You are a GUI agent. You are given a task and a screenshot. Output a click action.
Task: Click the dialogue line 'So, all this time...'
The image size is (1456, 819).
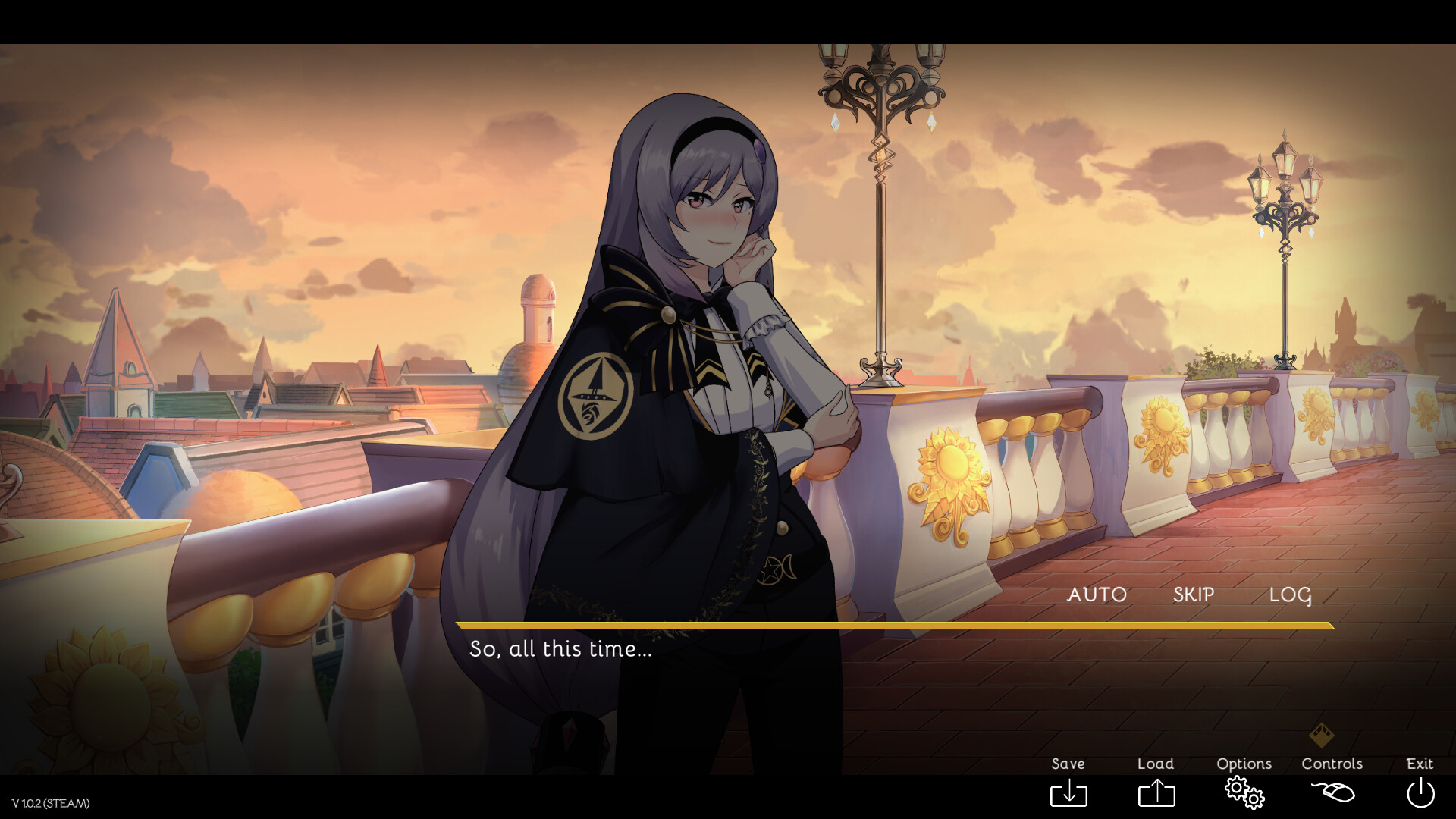pos(560,649)
